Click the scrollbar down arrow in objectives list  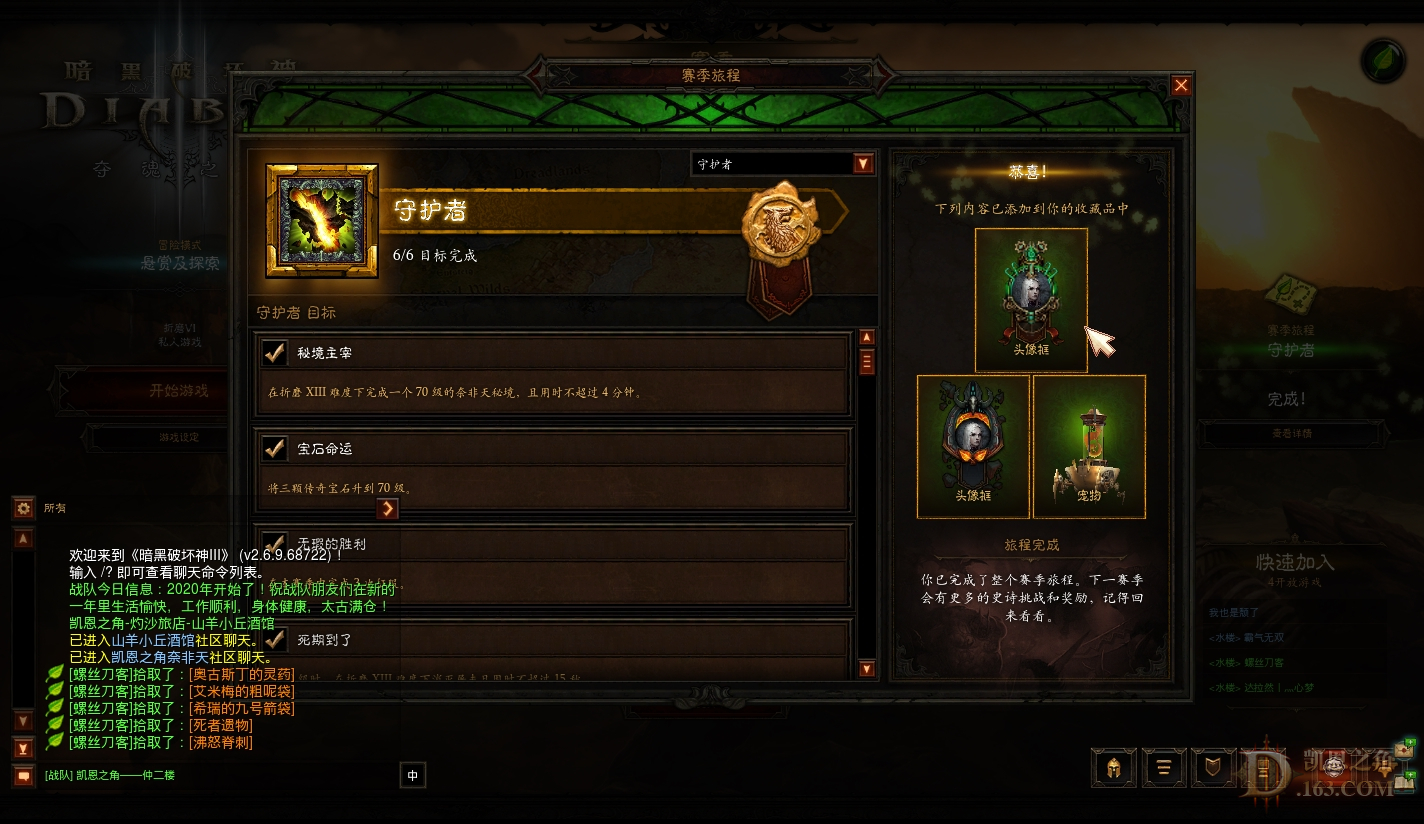(x=866, y=668)
